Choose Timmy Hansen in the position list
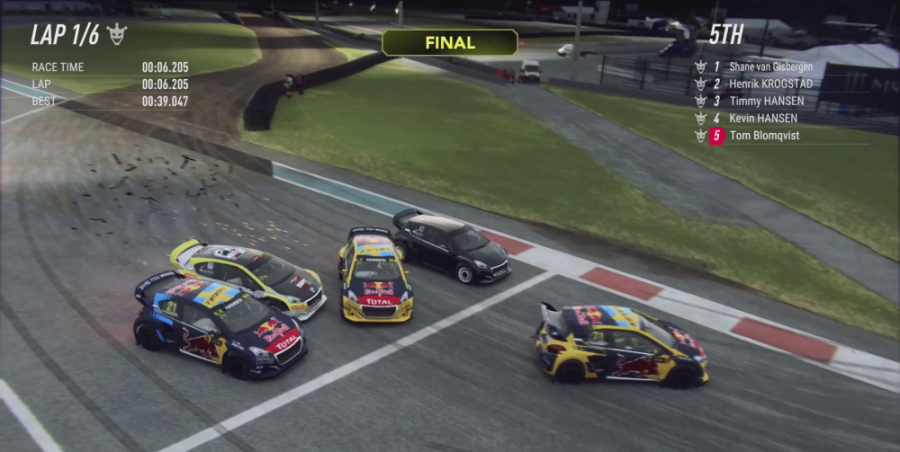The height and width of the screenshot is (452, 900). [x=767, y=101]
